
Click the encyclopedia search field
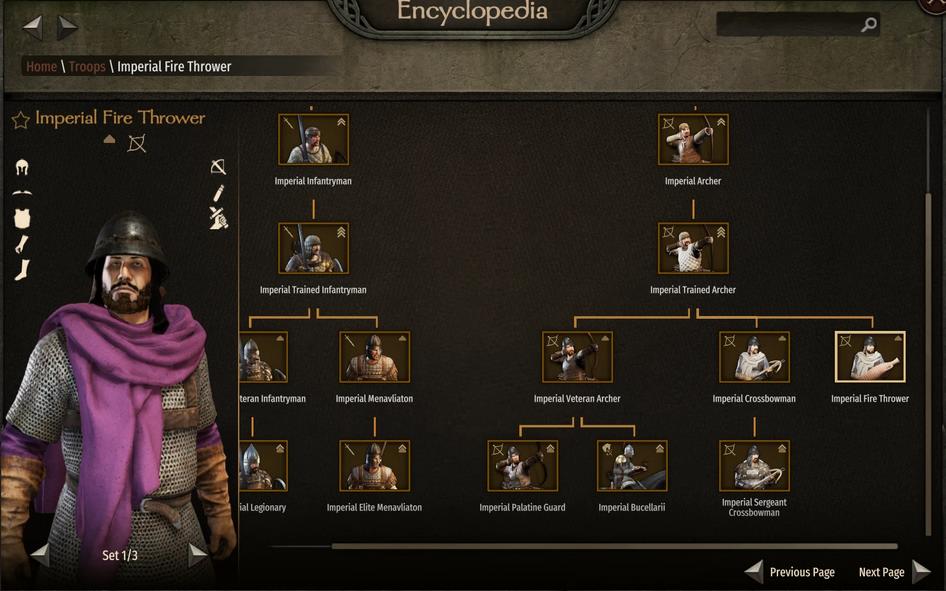point(790,25)
